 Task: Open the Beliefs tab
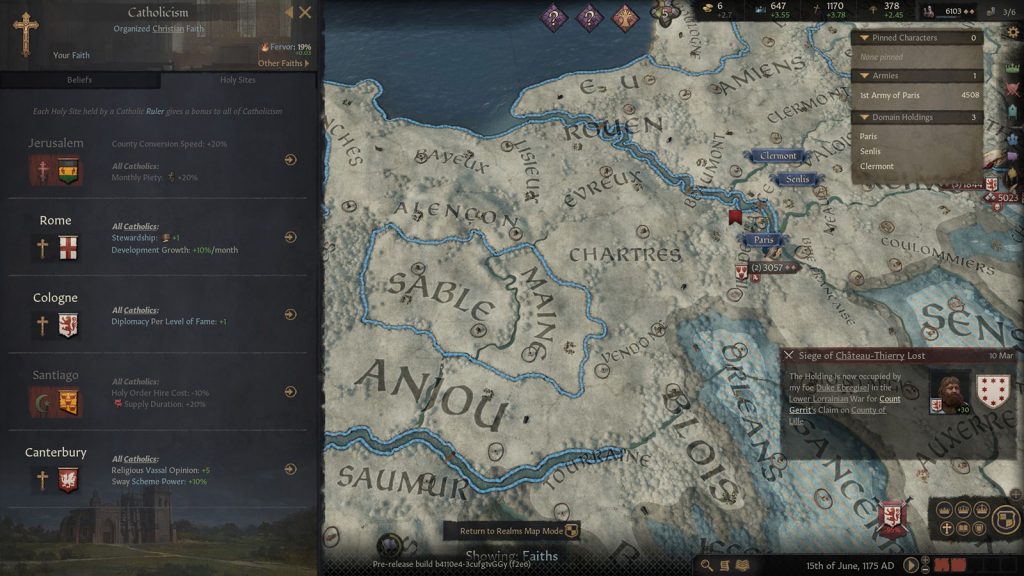(x=79, y=80)
